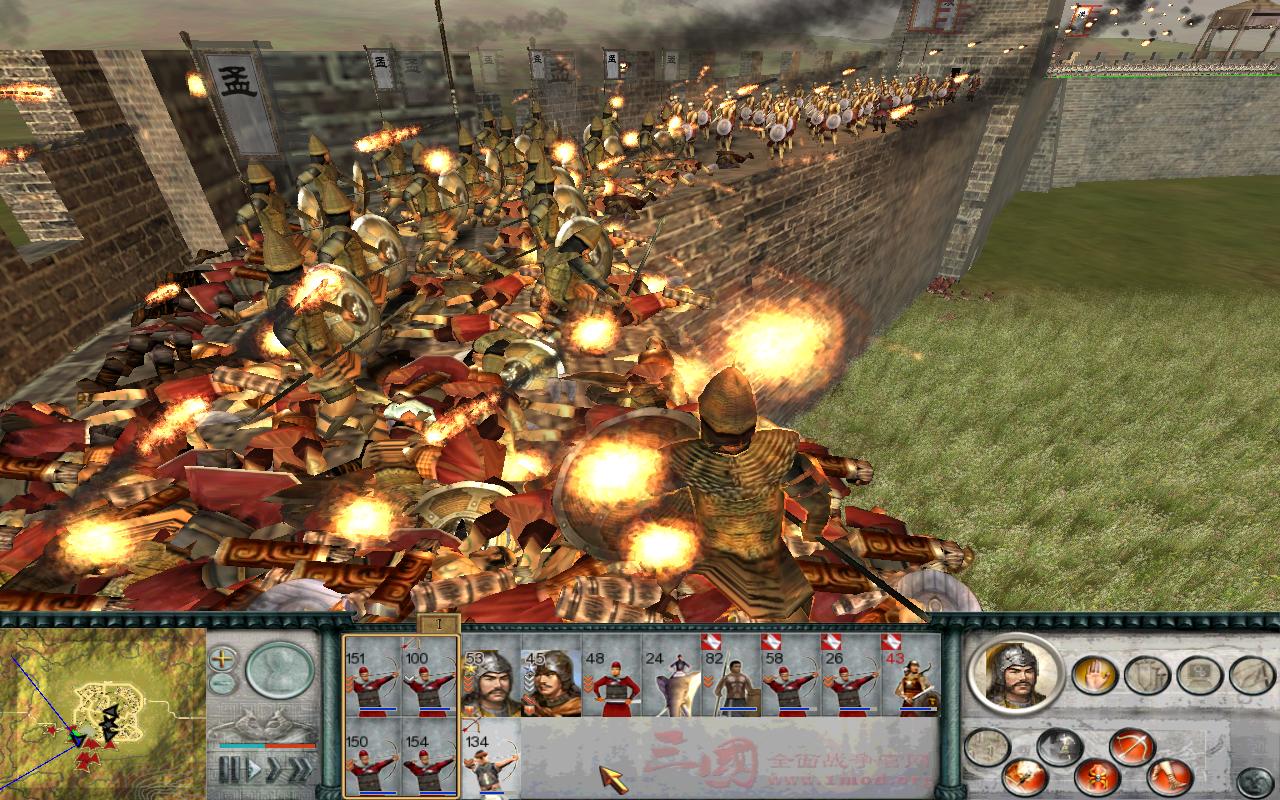Screen dimensions: 1280x800
Task: Click the battlefield minimap
Action: [100, 710]
